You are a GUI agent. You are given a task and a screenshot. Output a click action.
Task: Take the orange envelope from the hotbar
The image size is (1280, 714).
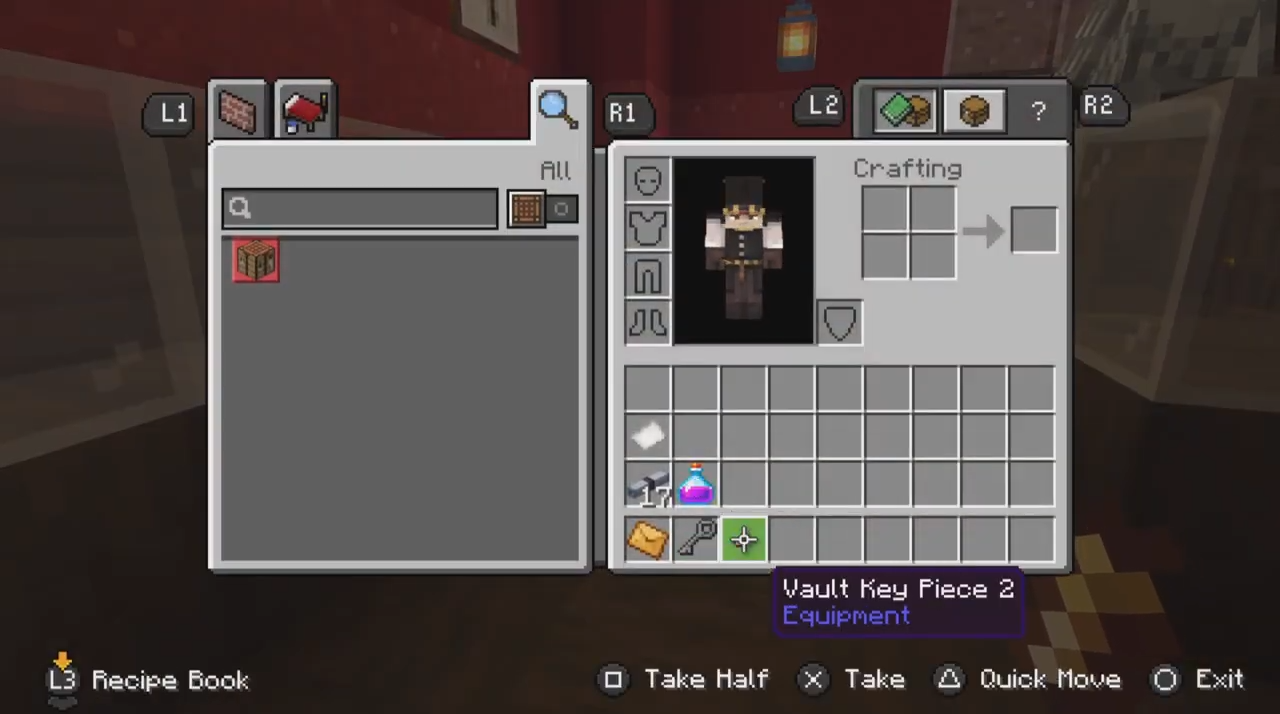click(648, 540)
